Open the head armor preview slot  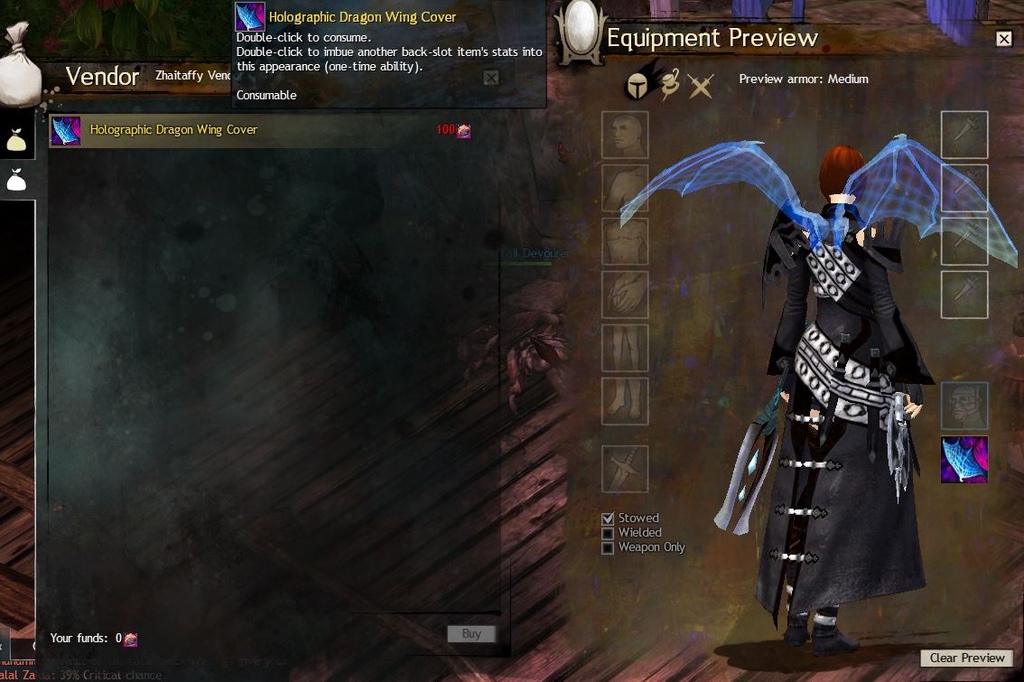[625, 135]
